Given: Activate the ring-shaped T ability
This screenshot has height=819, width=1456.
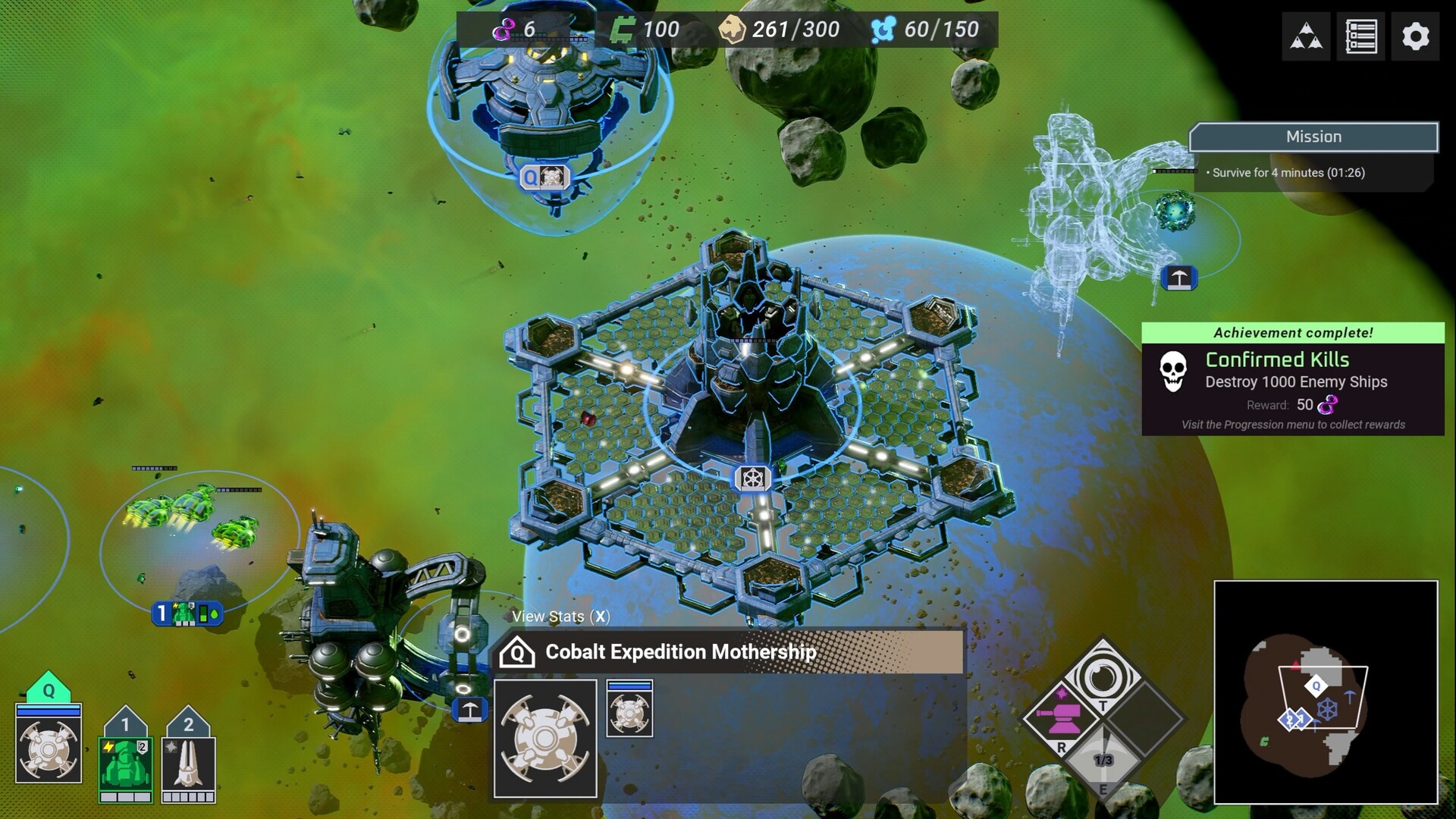Looking at the screenshot, I should (1103, 676).
